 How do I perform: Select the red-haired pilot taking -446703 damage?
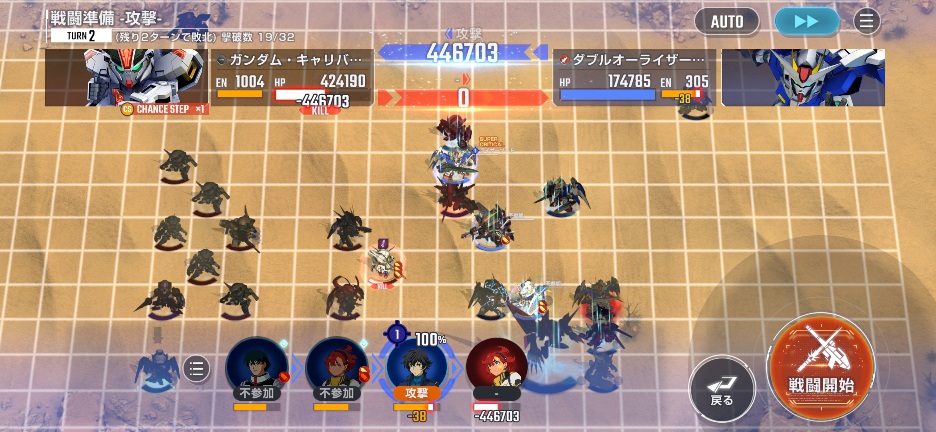(x=497, y=366)
